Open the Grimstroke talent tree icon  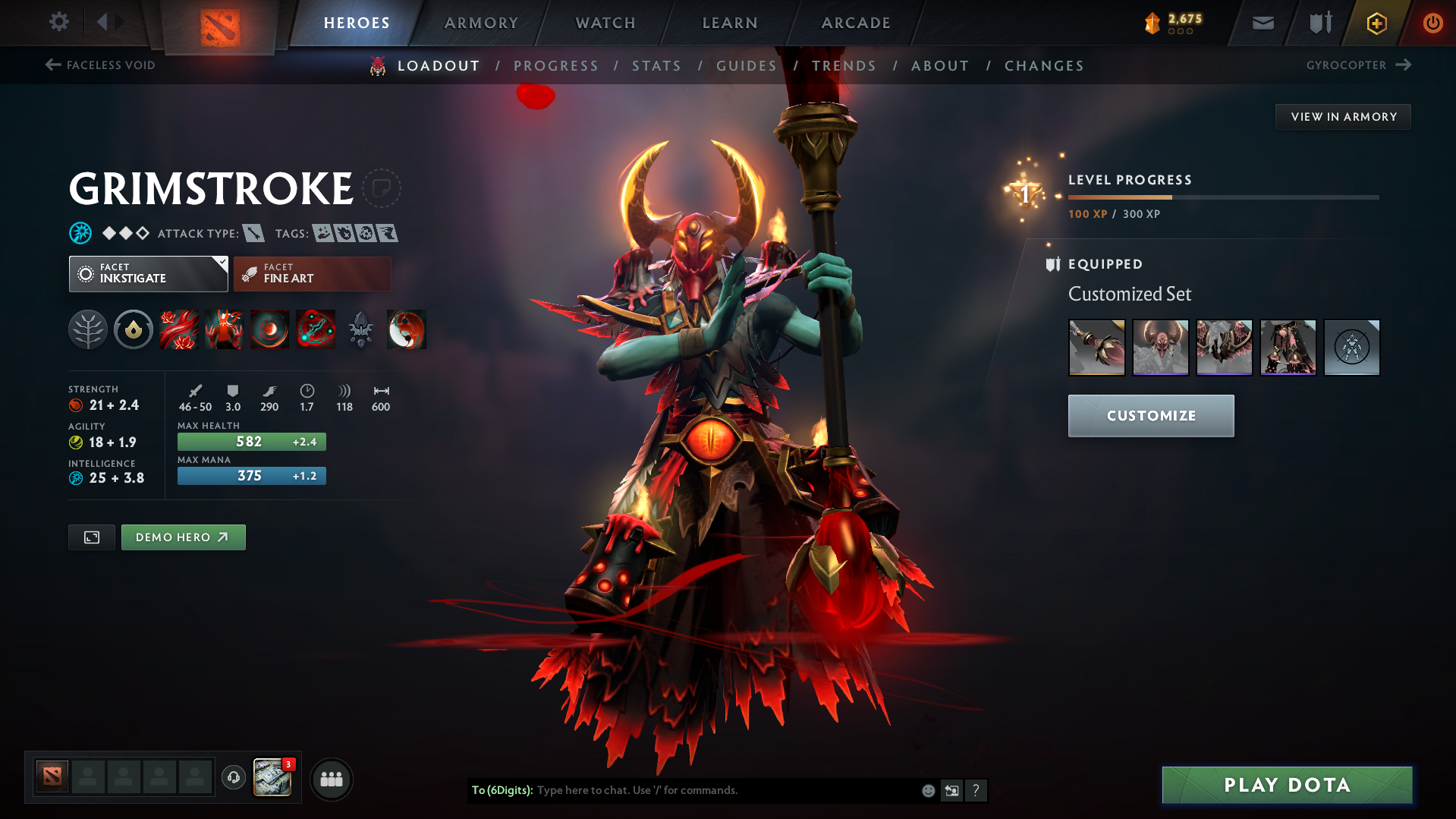point(88,329)
